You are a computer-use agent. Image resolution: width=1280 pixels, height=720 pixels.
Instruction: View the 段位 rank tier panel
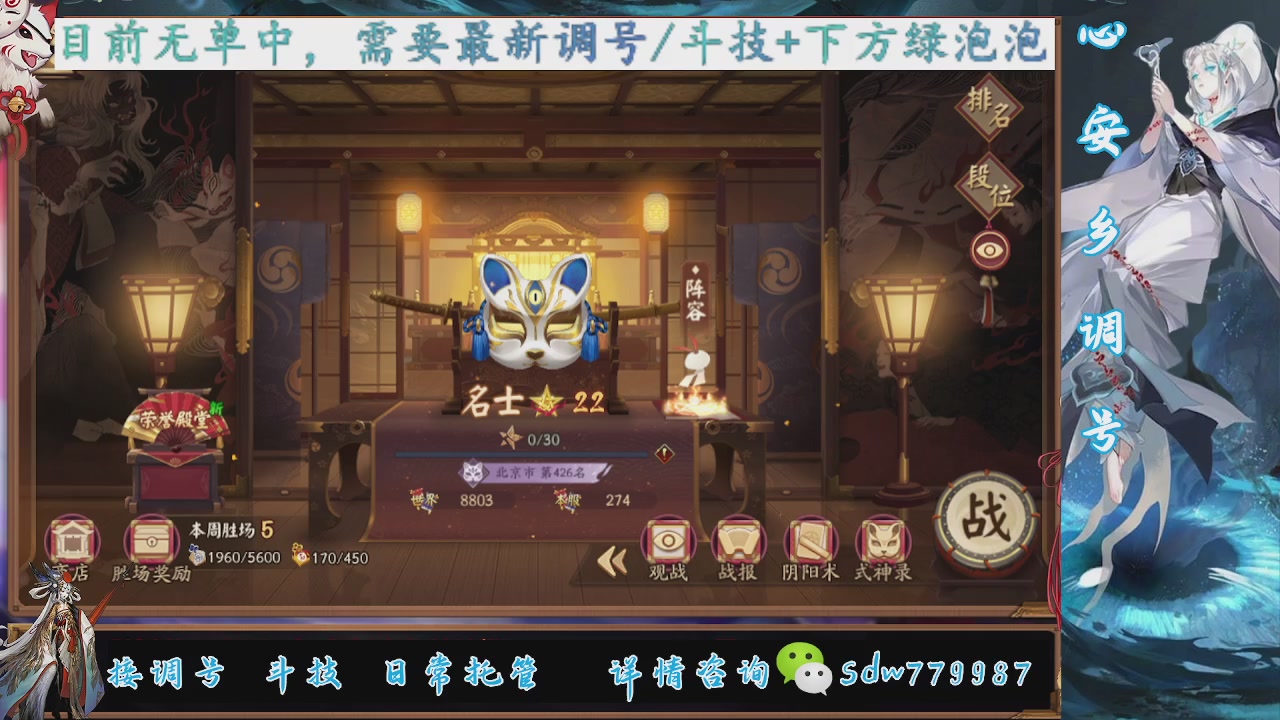[985, 185]
